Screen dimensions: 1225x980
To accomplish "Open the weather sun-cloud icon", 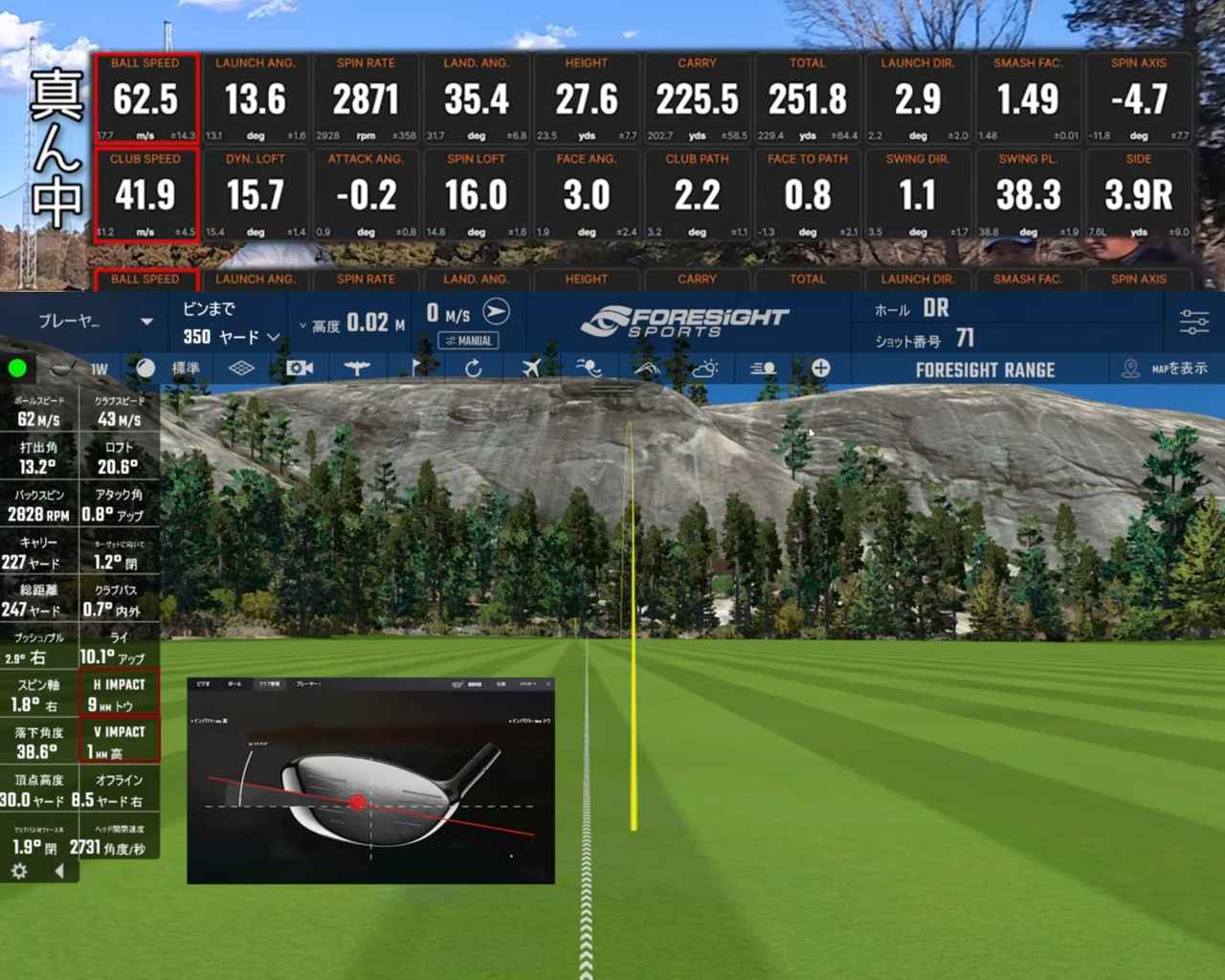I will [705, 368].
